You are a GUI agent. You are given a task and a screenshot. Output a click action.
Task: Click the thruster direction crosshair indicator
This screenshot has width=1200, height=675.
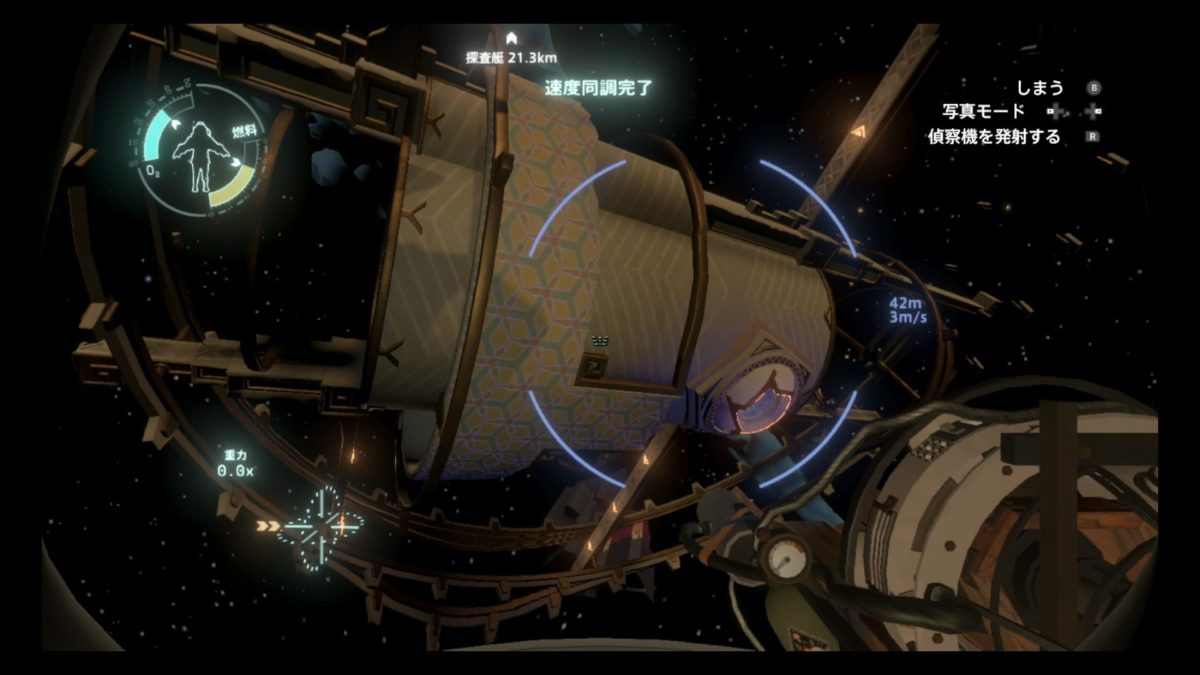click(x=320, y=526)
